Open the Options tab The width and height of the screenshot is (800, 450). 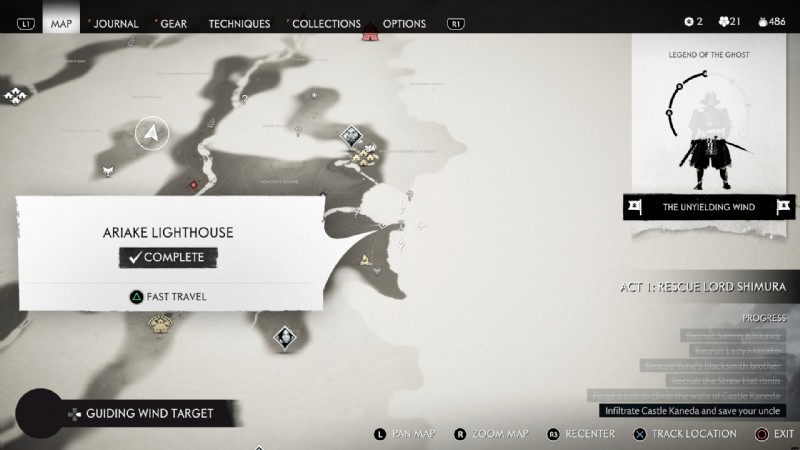[404, 23]
